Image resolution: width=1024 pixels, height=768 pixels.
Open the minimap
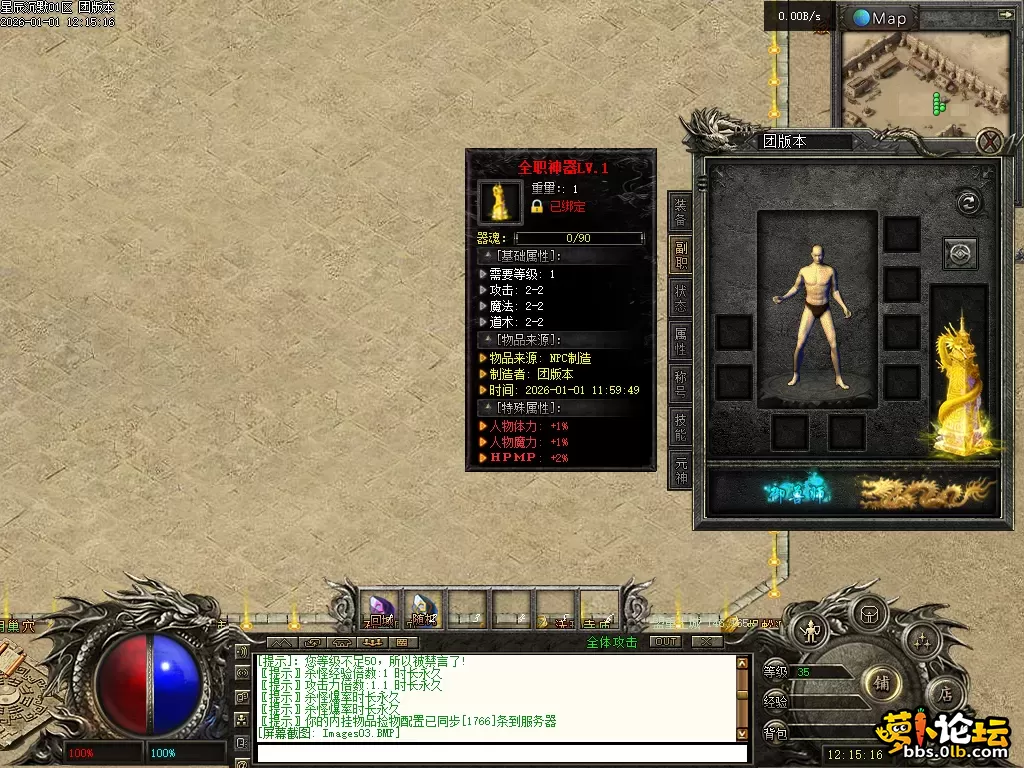[x=880, y=18]
